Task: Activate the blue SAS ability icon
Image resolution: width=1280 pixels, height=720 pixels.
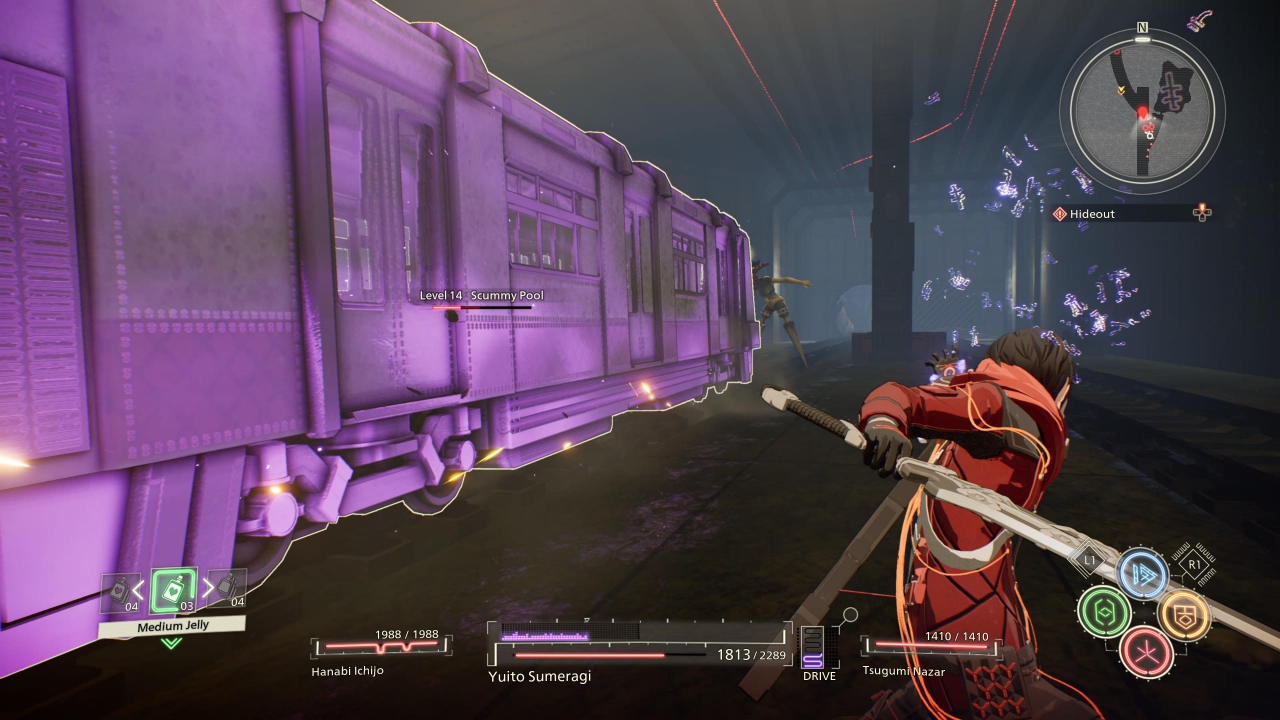Action: tap(1142, 573)
